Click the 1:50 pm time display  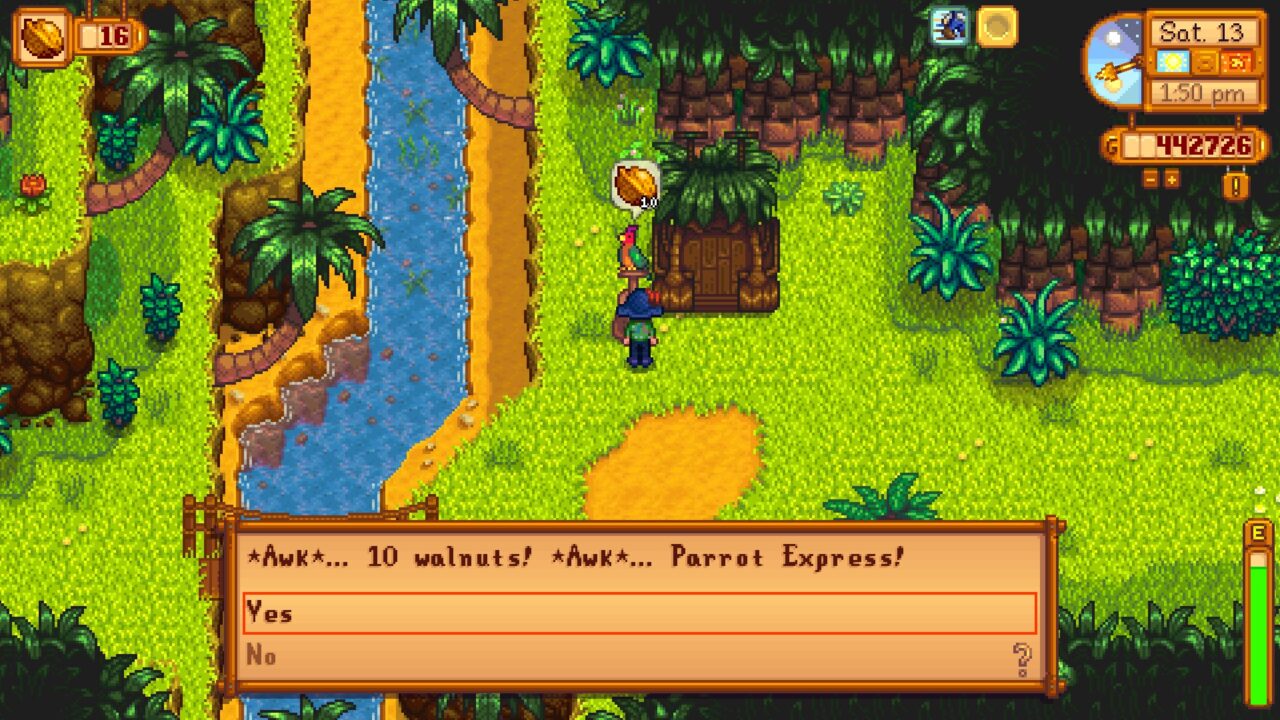1203,92
